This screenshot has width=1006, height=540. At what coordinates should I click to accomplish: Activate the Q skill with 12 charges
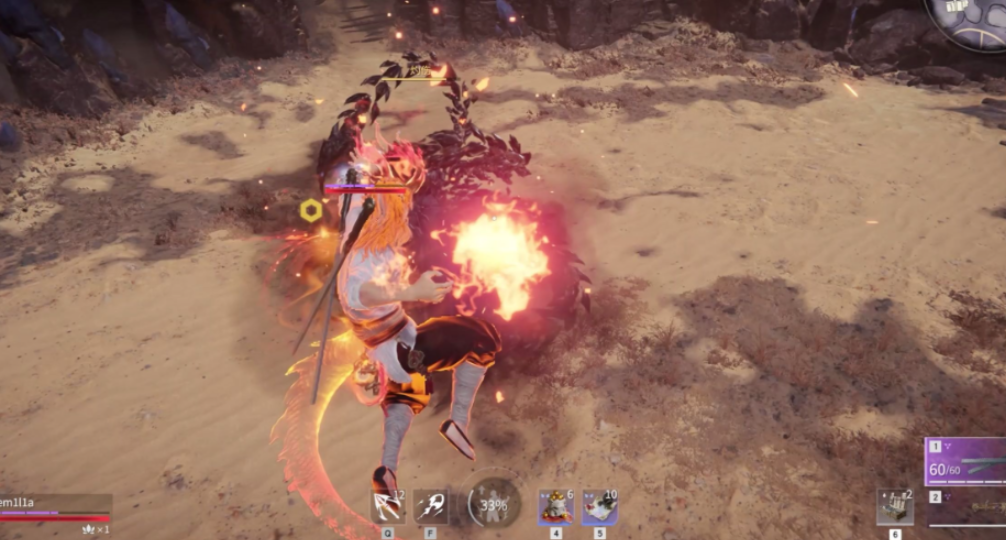point(388,507)
